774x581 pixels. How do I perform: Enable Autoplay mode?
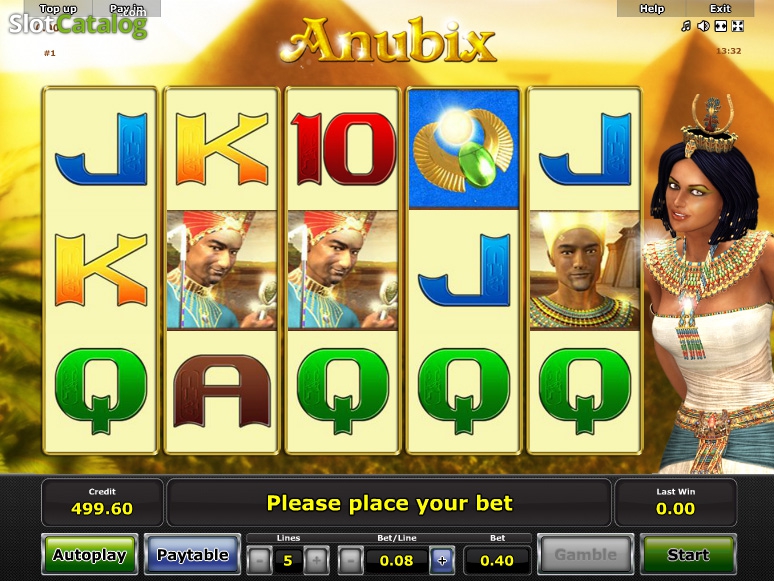[89, 555]
